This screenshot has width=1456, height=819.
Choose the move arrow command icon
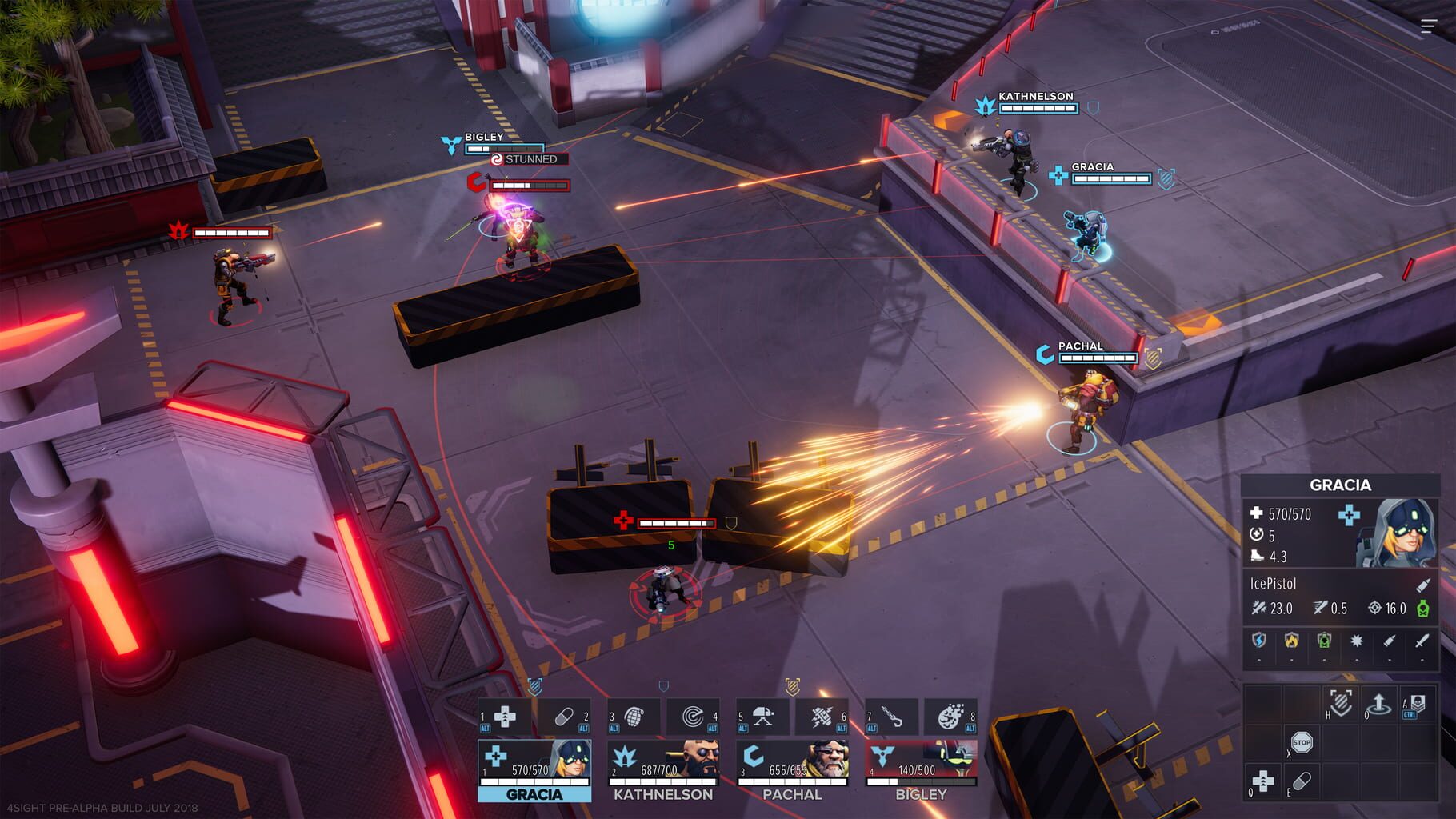(x=1379, y=704)
